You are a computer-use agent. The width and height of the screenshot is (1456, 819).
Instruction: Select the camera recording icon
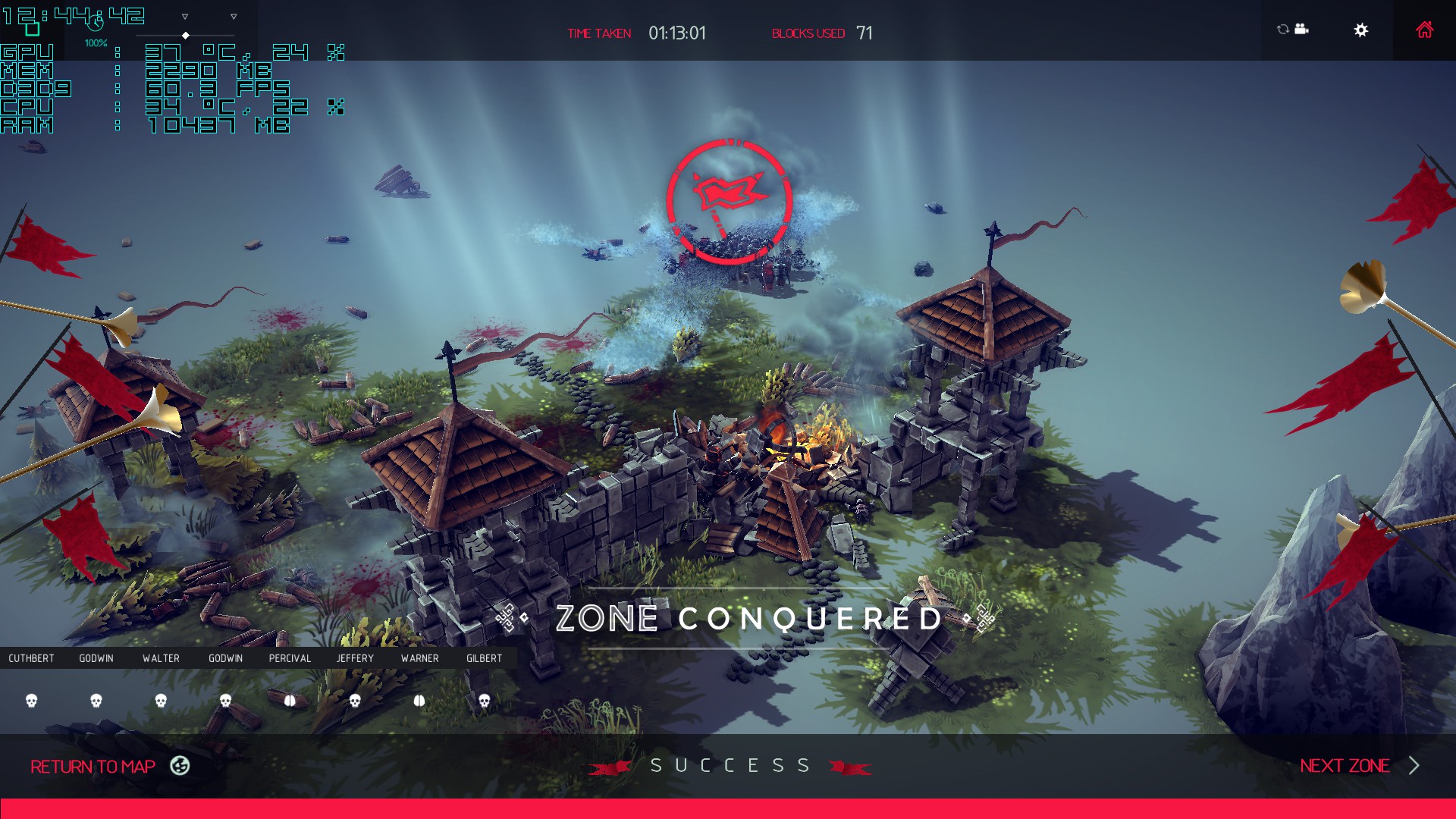[1301, 29]
